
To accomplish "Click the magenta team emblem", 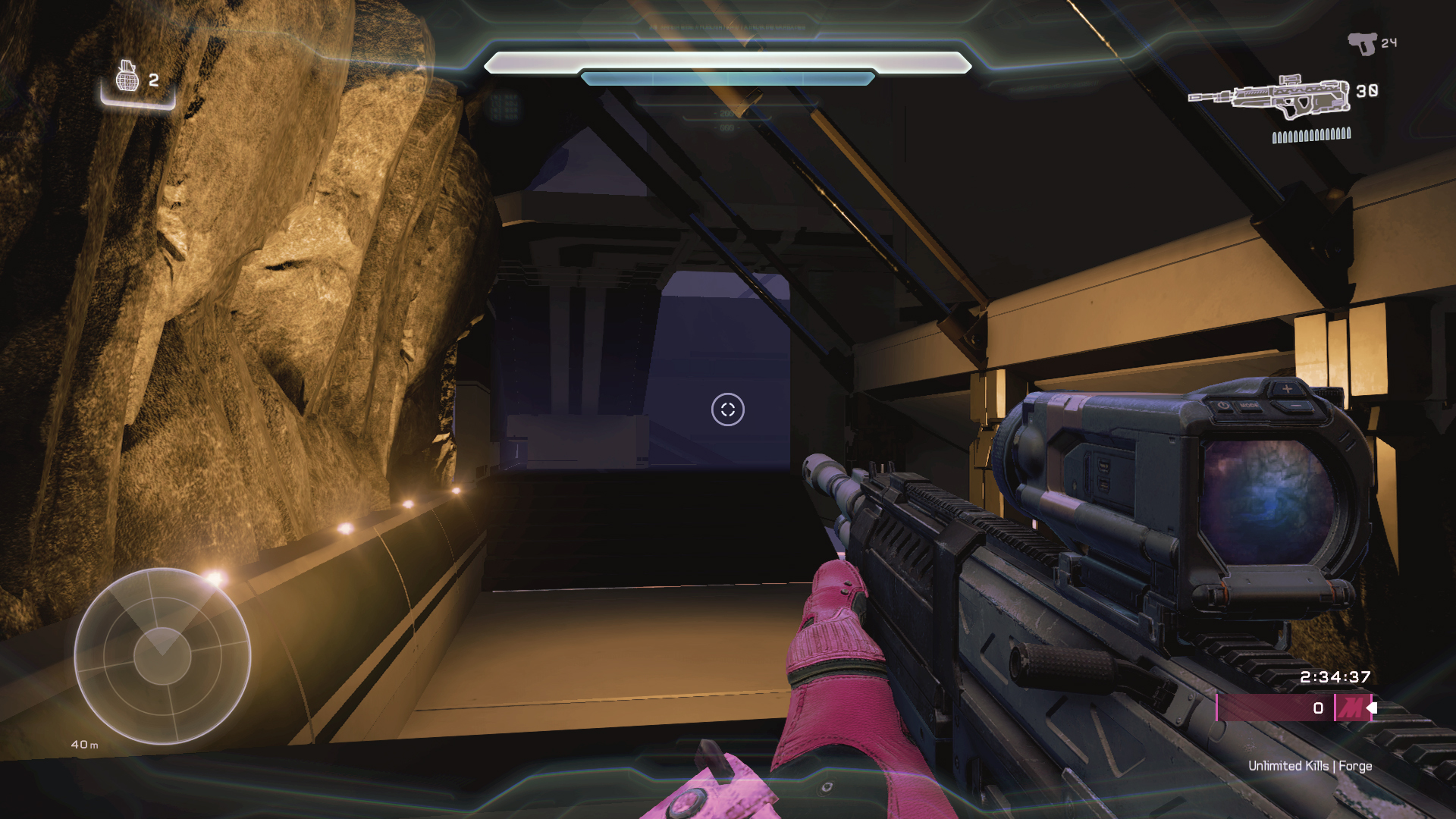I will click(x=1351, y=708).
